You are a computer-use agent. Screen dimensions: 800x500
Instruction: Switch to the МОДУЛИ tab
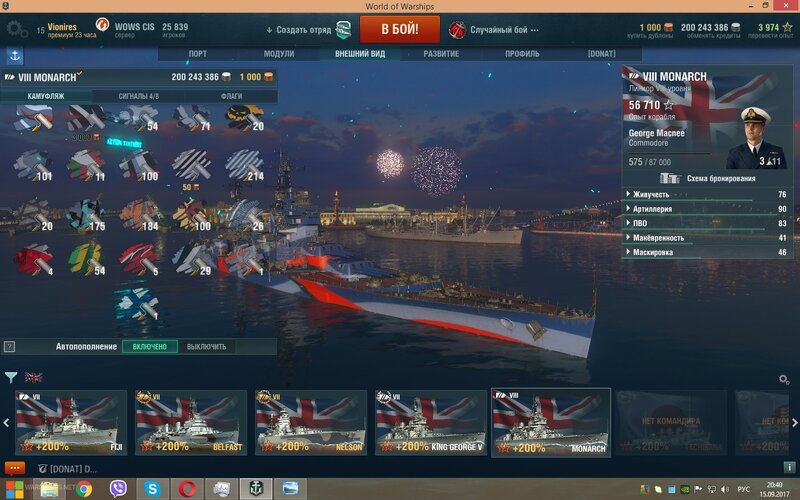pos(279,53)
